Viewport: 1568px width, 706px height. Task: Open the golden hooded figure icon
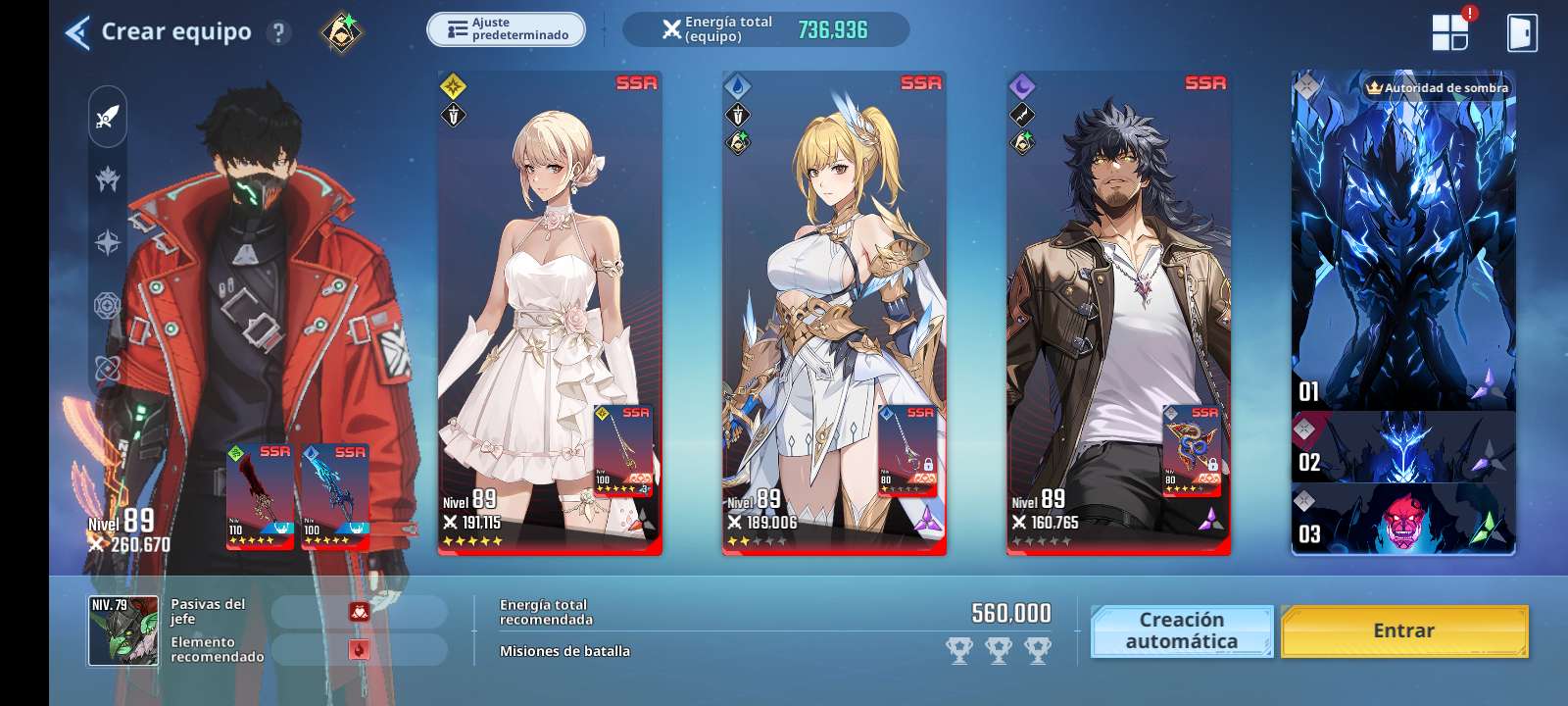[342, 32]
